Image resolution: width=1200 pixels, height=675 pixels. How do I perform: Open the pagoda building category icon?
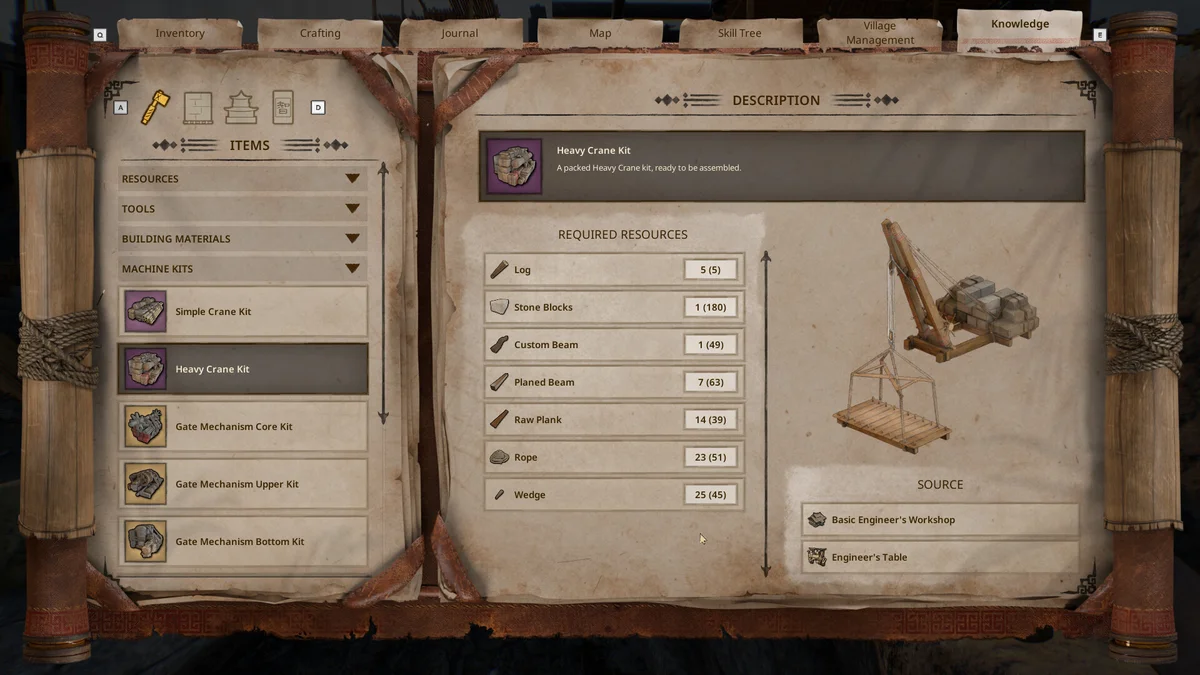tap(241, 107)
